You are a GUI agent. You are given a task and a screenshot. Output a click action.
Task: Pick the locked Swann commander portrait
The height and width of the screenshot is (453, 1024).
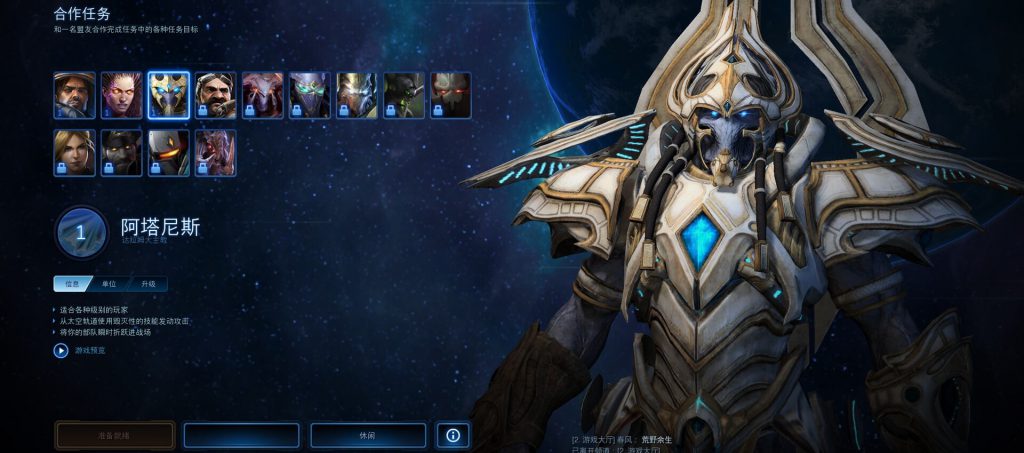click(215, 95)
